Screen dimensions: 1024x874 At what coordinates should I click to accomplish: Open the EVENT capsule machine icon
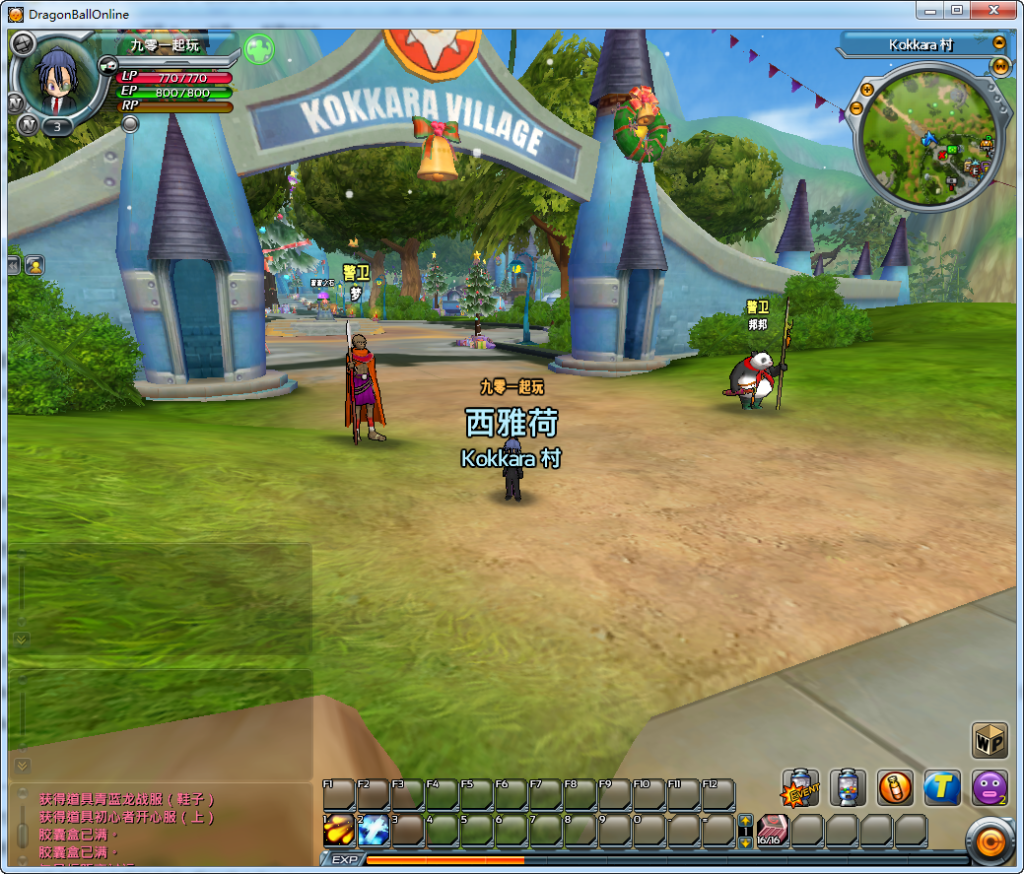800,787
